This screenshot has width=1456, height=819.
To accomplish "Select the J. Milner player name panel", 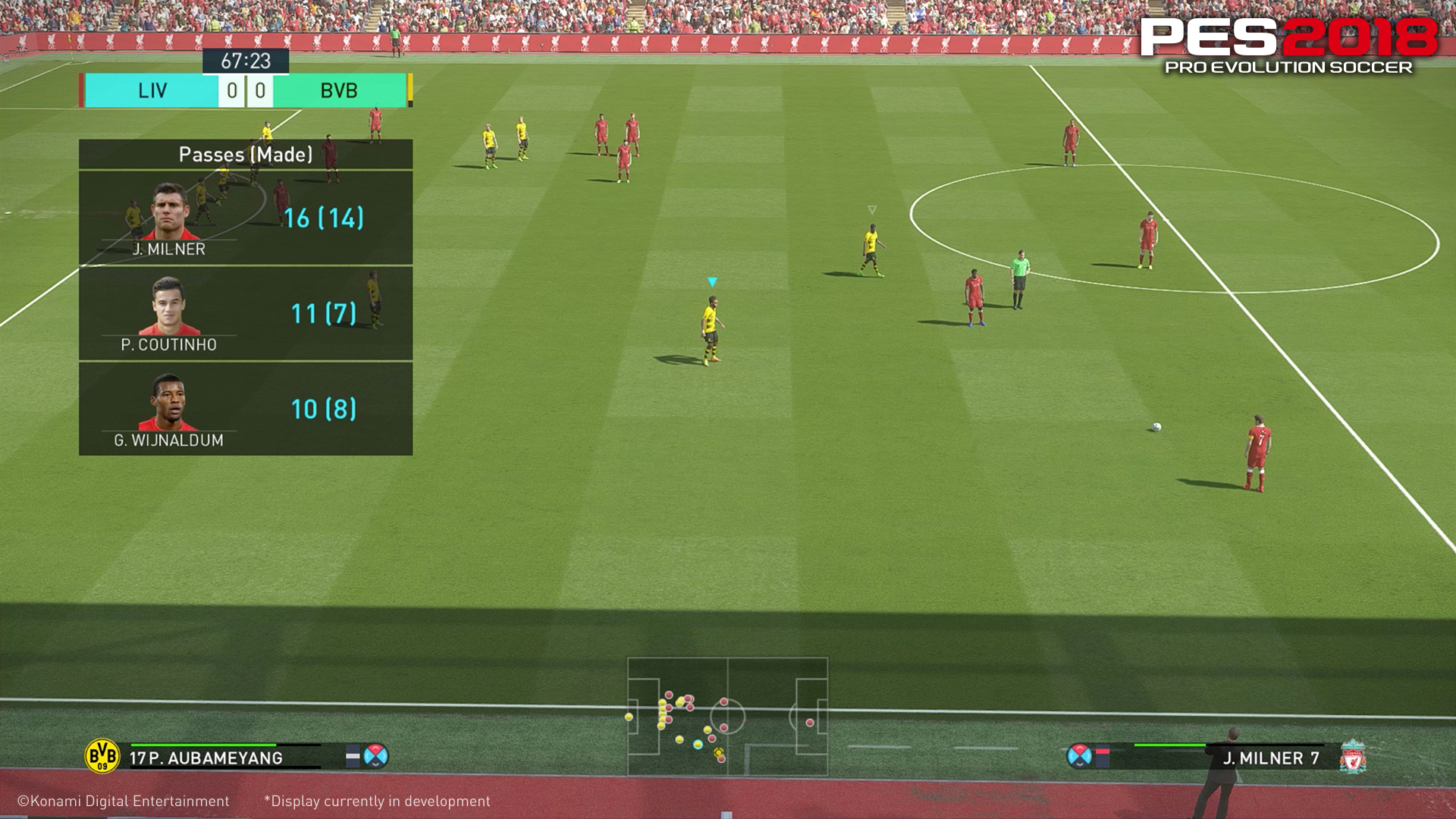I will click(1271, 758).
